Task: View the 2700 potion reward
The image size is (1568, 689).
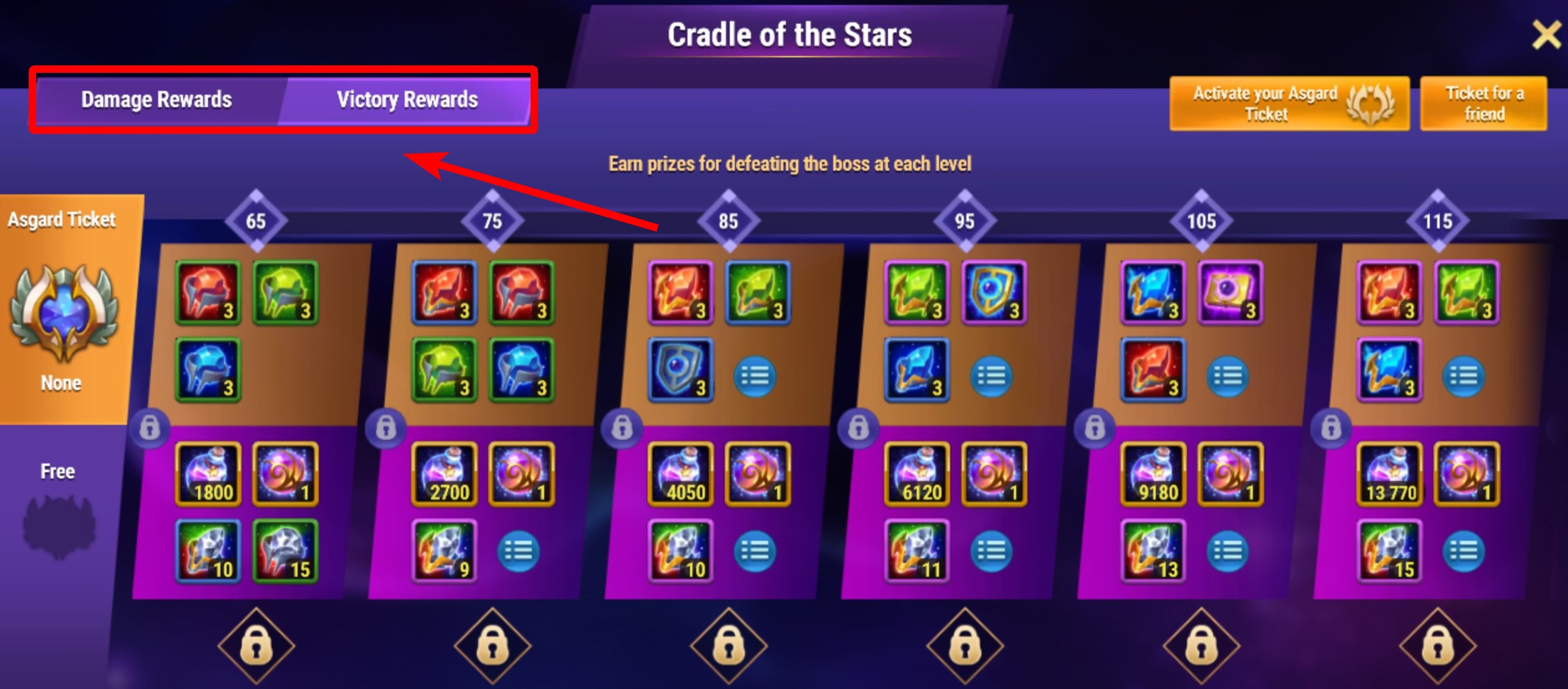Action: (445, 474)
